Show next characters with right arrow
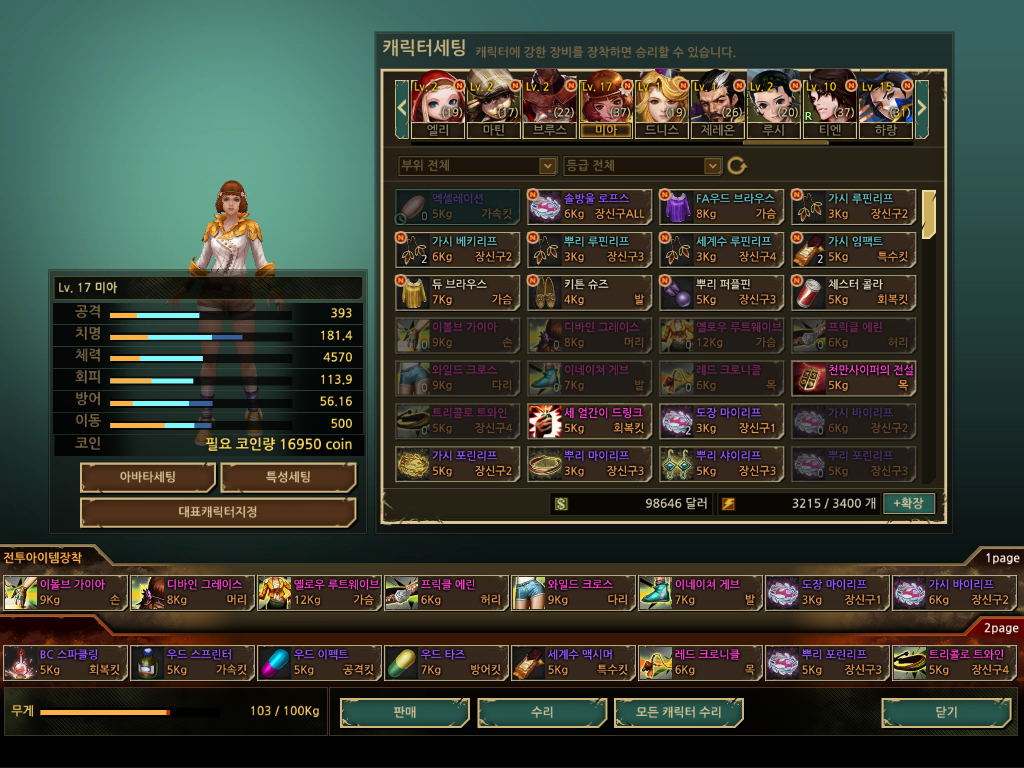 pos(922,105)
